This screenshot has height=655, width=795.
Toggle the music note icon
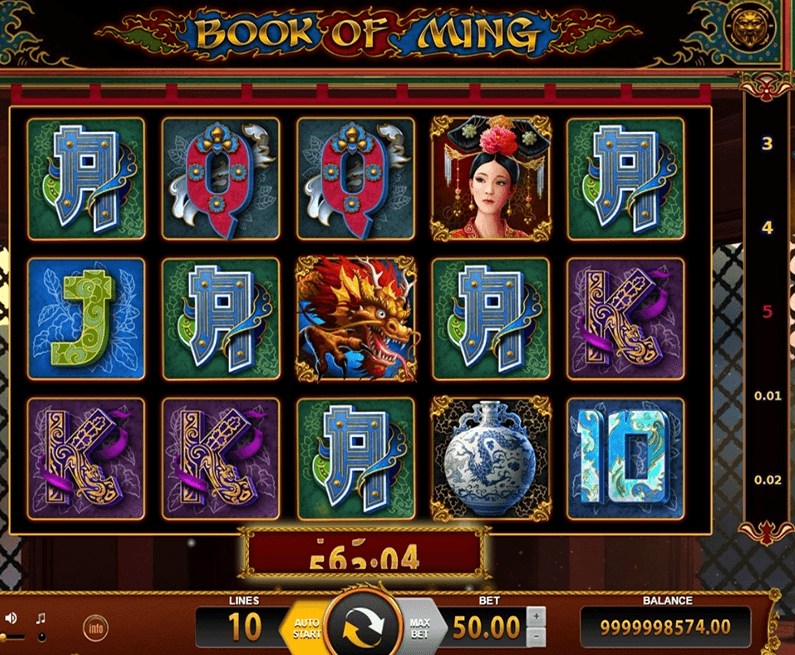41,619
